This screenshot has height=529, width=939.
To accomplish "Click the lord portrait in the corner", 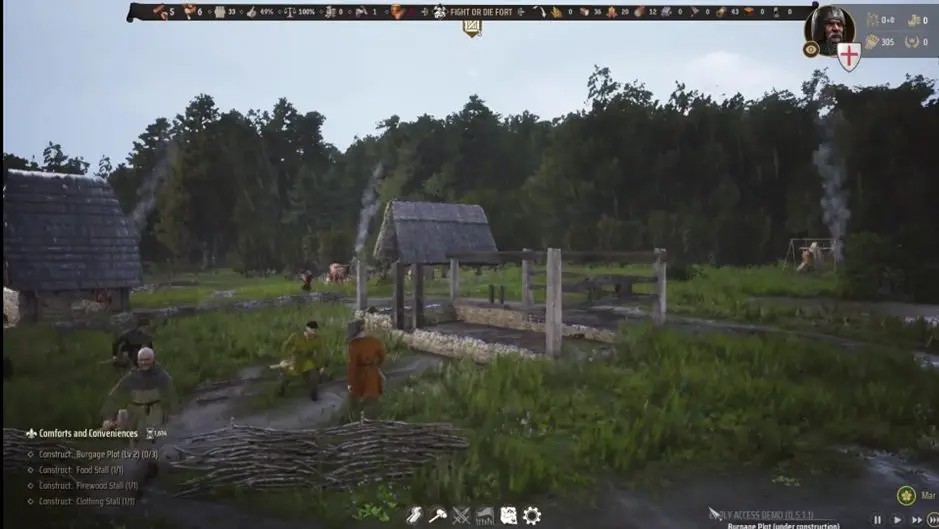I will pos(829,28).
